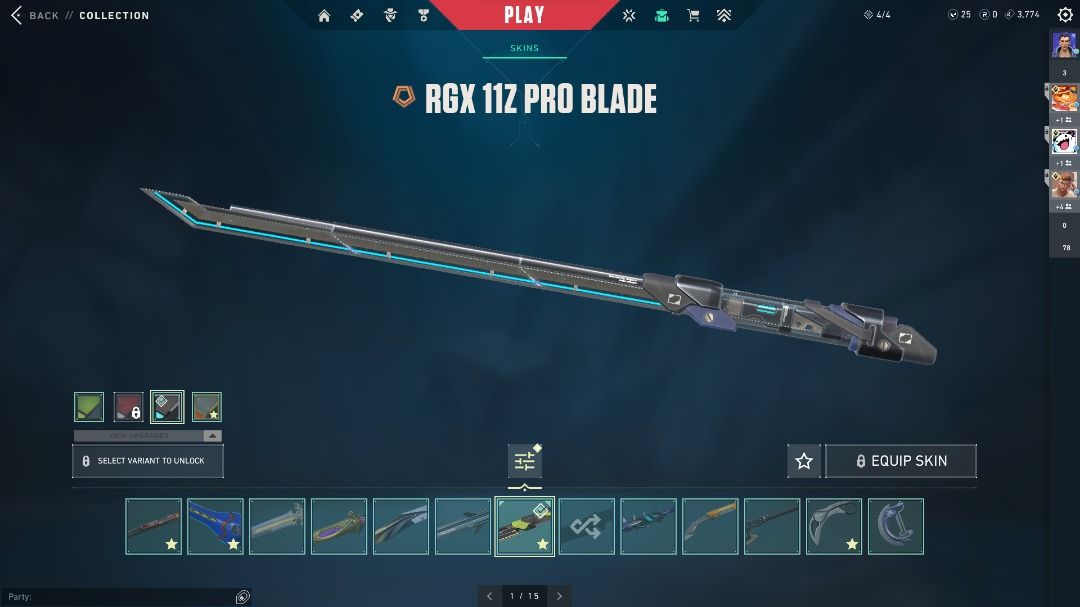Open the Home icon in top navigation
Screen dimensions: 1080x607
point(324,15)
